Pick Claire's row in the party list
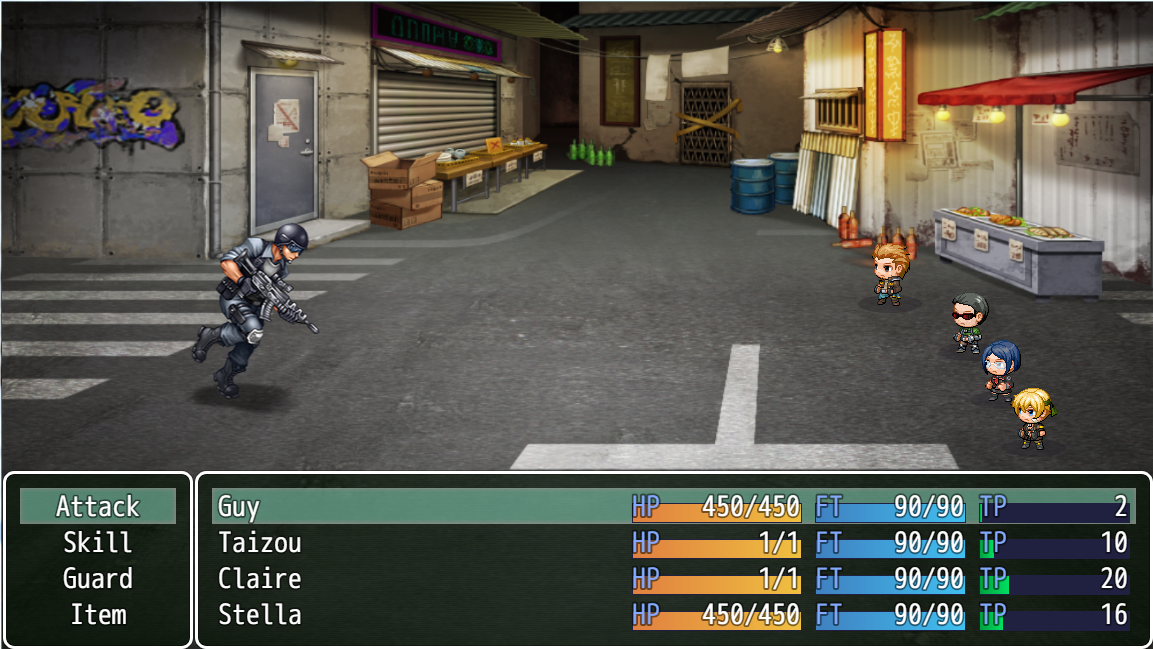 (672, 579)
